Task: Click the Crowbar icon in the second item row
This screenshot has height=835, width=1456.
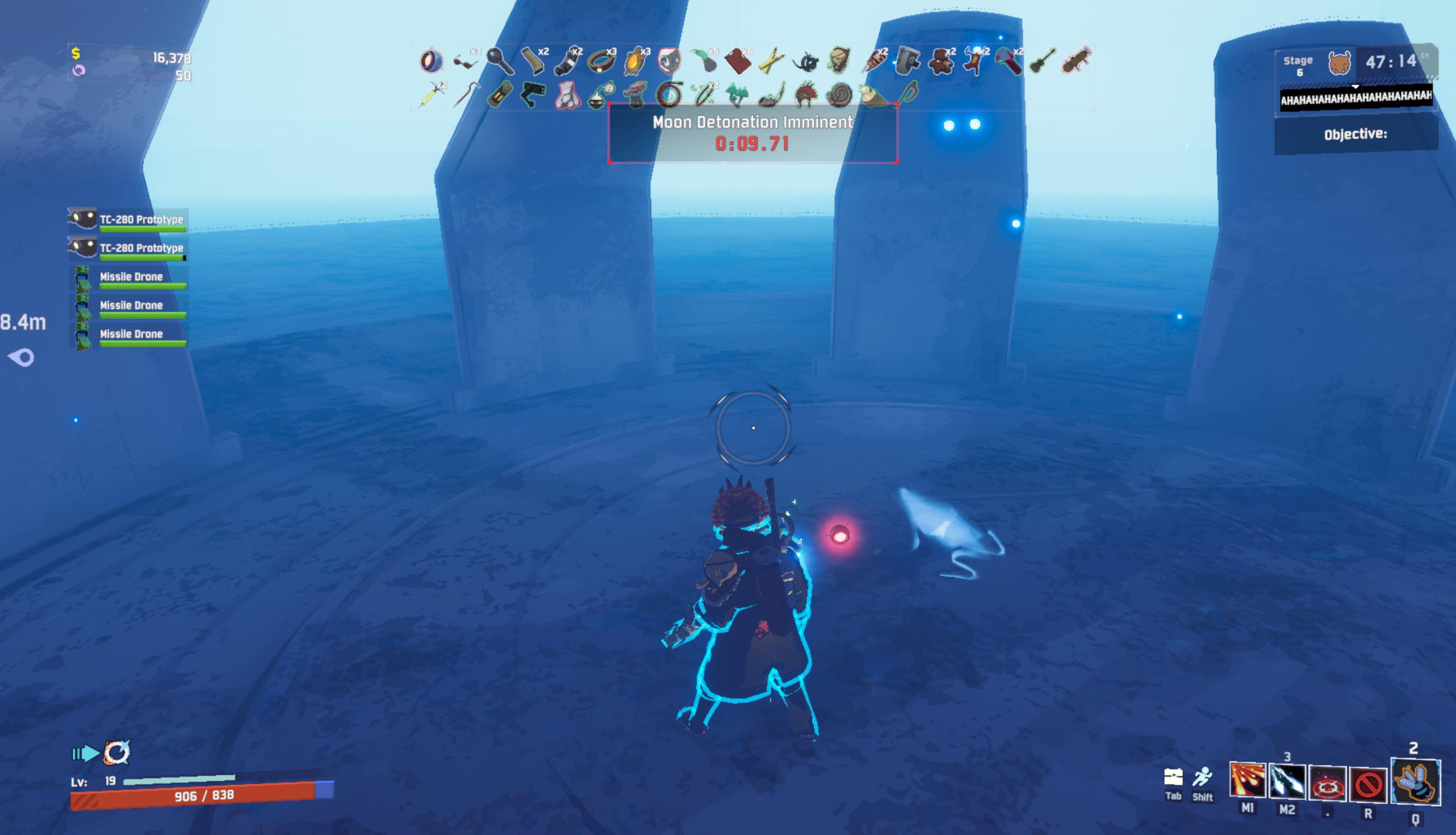Action: [x=466, y=96]
